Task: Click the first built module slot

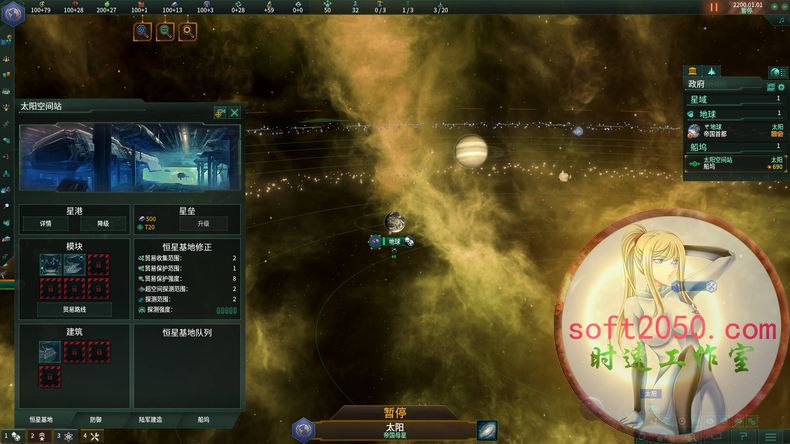Action: point(49,264)
